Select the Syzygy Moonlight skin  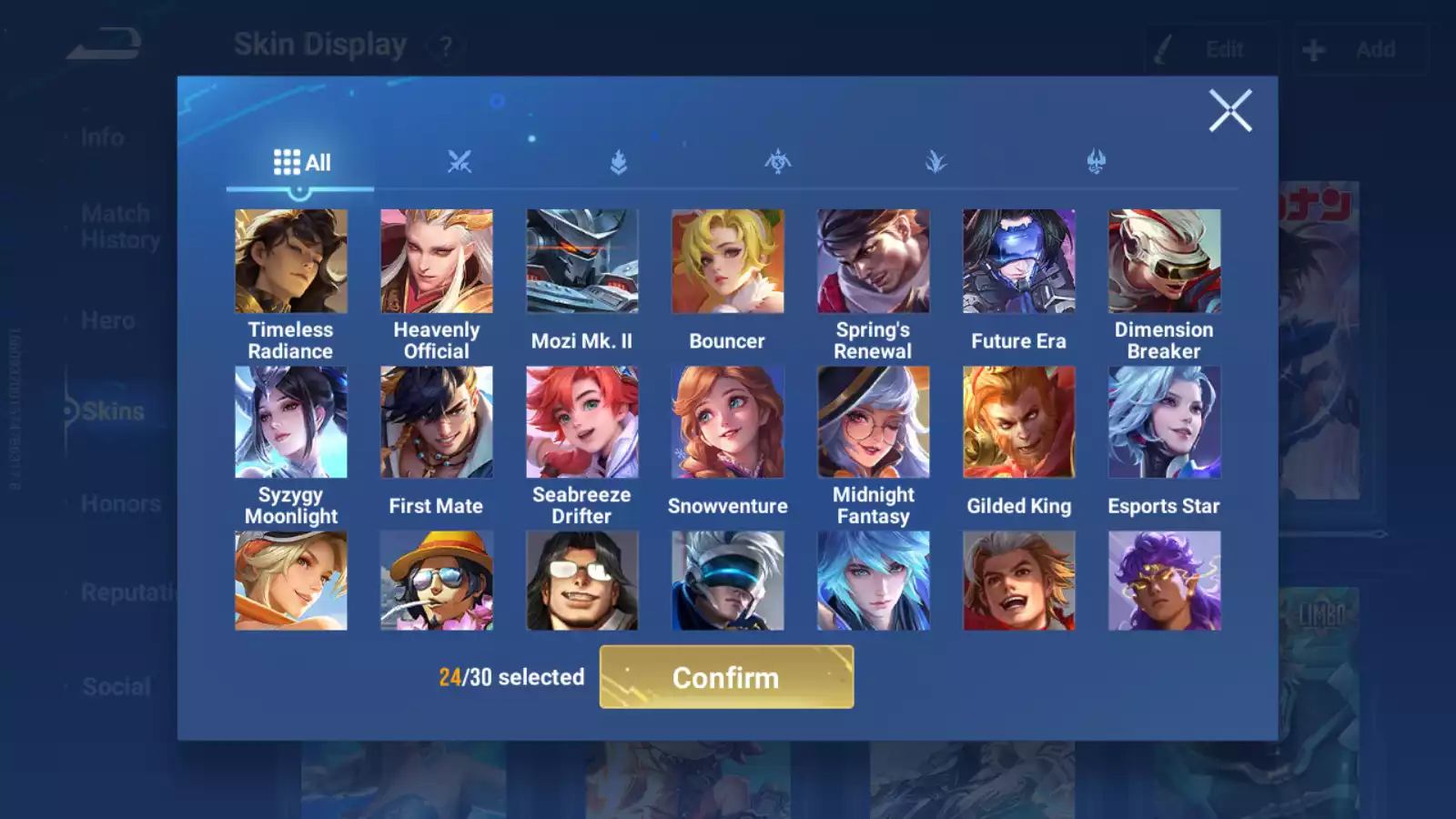(x=291, y=422)
